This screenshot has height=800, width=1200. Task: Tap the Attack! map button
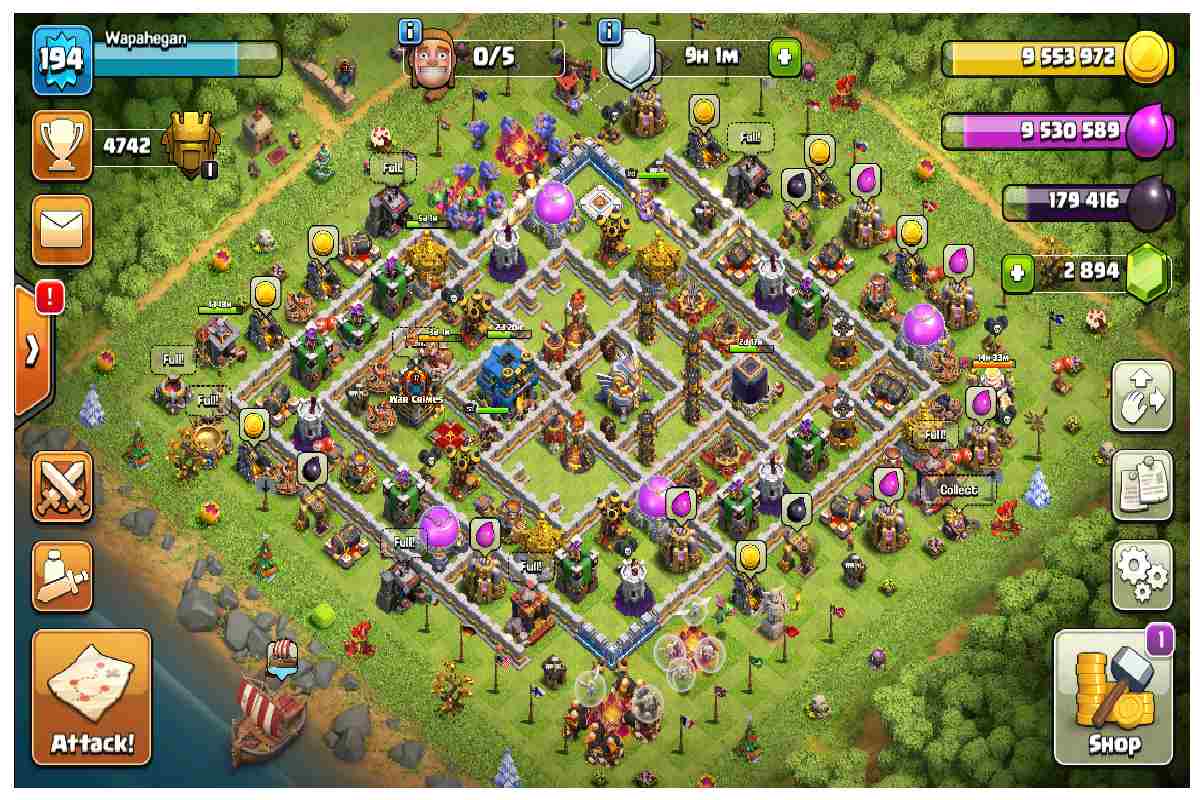pos(92,697)
